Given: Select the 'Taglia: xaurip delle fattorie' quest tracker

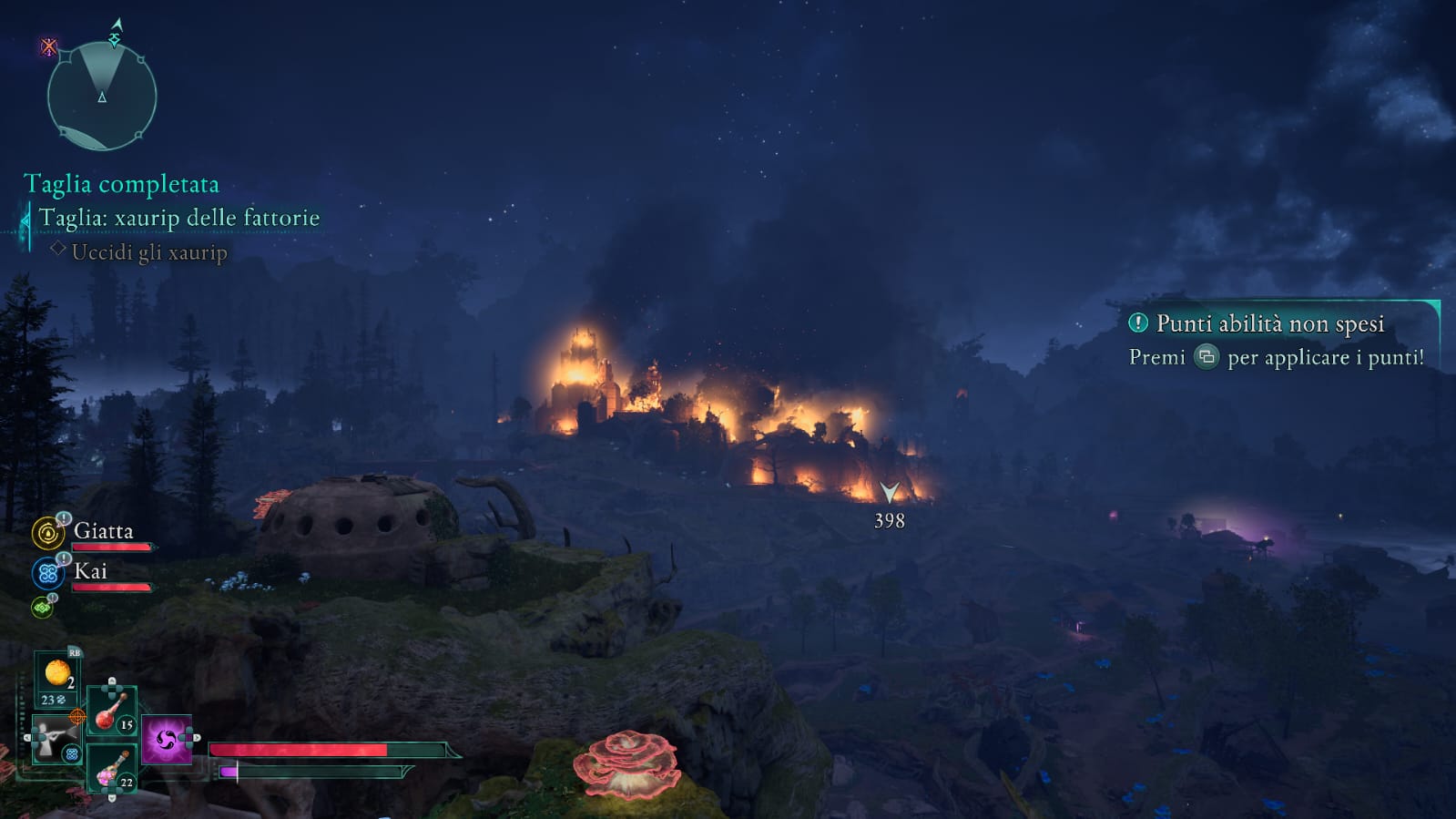Looking at the screenshot, I should (178, 219).
